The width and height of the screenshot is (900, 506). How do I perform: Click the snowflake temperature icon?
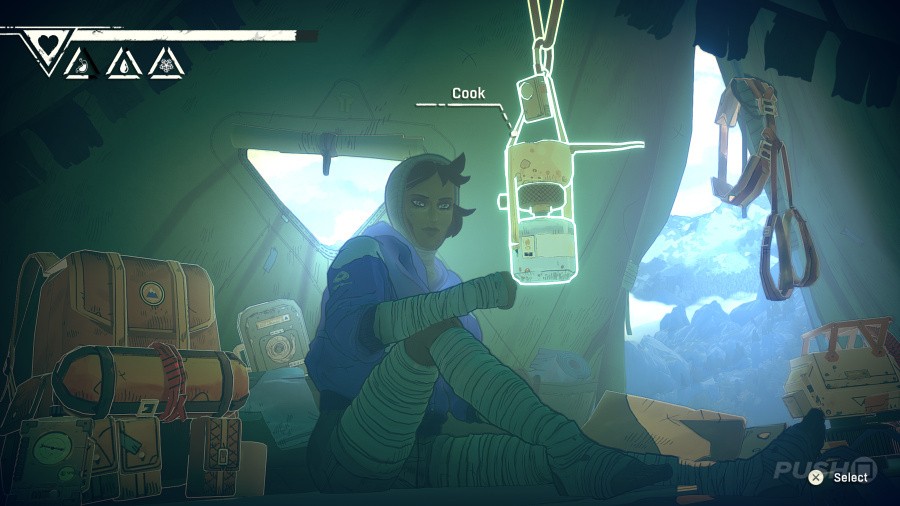pyautogui.click(x=163, y=65)
